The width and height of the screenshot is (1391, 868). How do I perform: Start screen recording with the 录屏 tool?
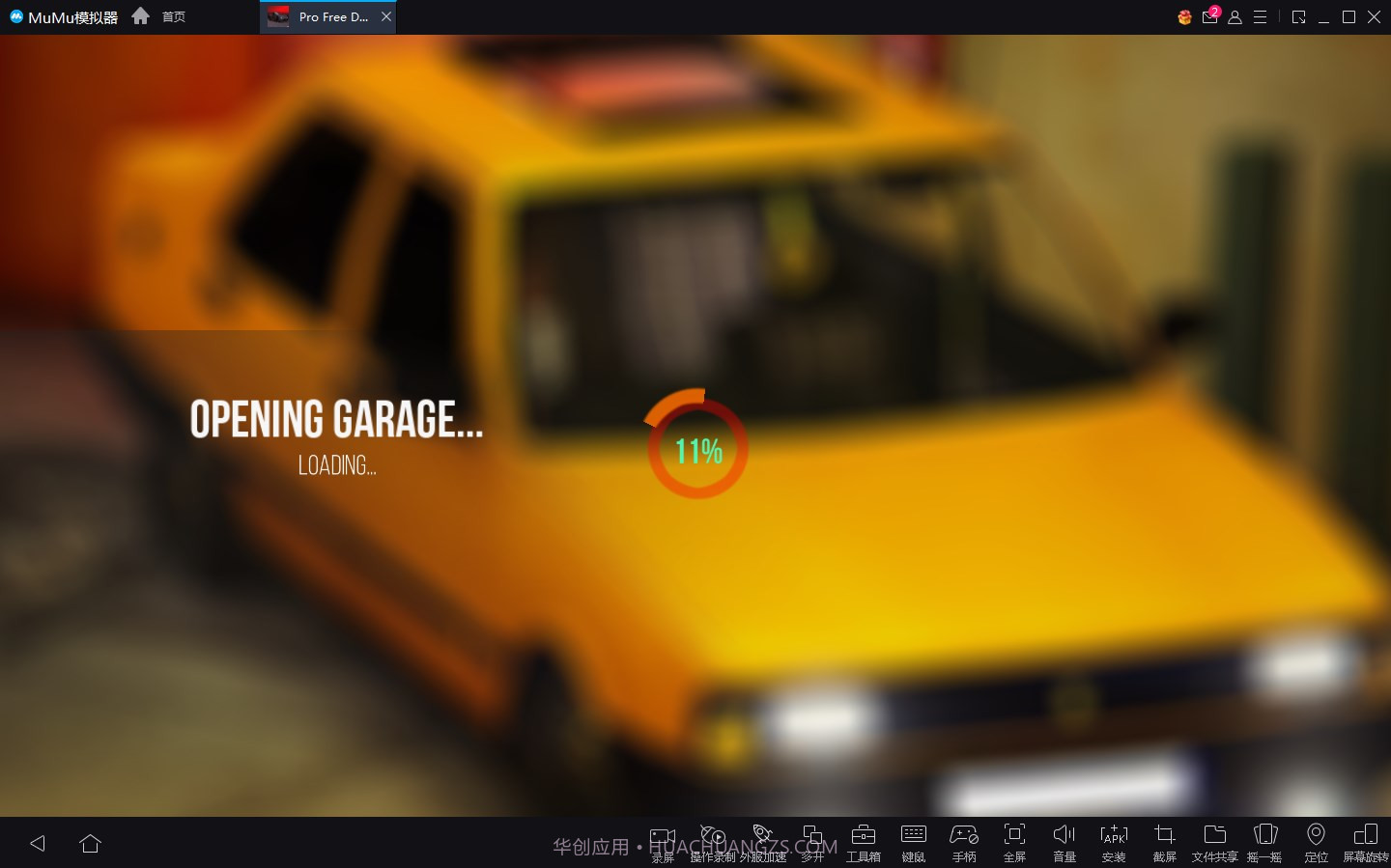[x=663, y=838]
